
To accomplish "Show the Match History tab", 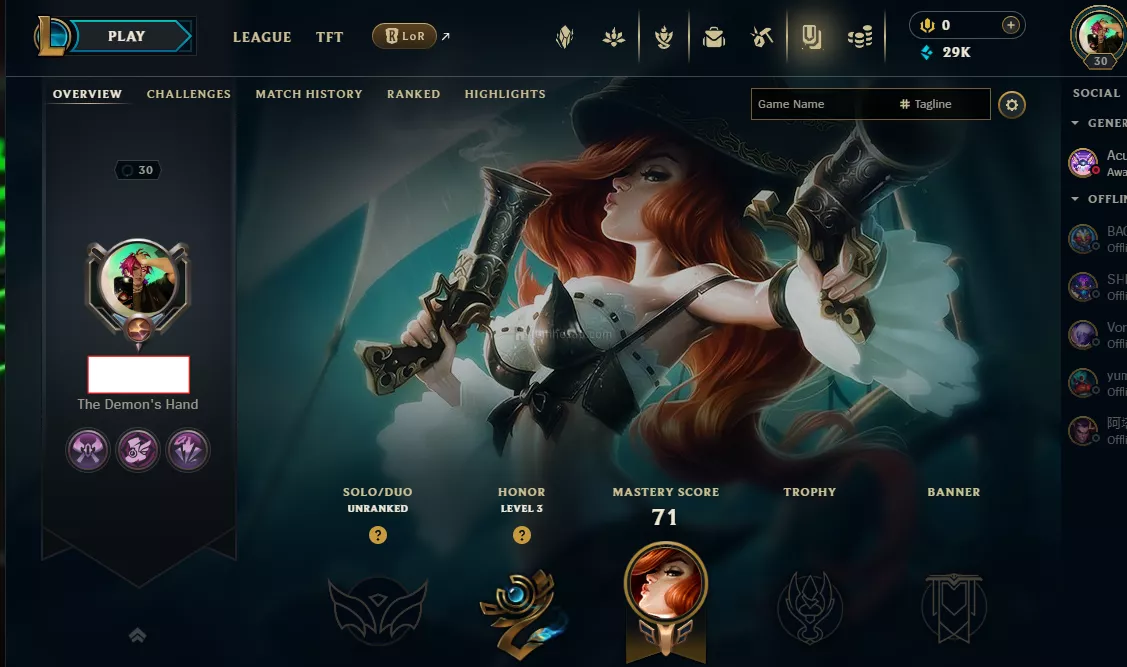I will tap(309, 94).
